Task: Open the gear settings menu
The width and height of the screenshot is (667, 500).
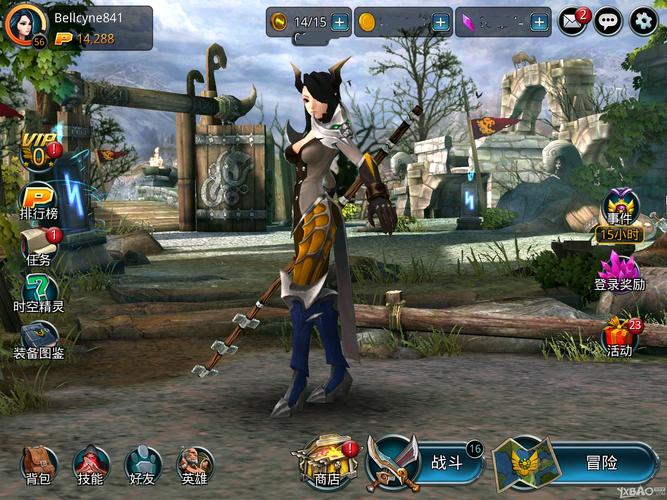Action: pos(642,21)
